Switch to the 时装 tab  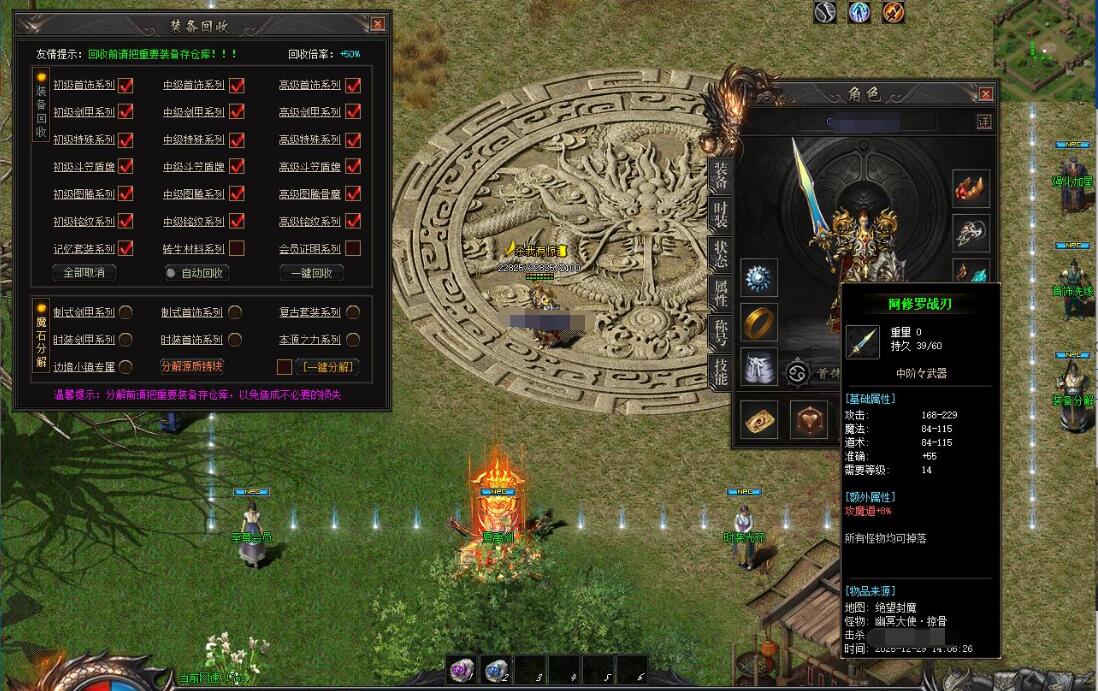[719, 215]
